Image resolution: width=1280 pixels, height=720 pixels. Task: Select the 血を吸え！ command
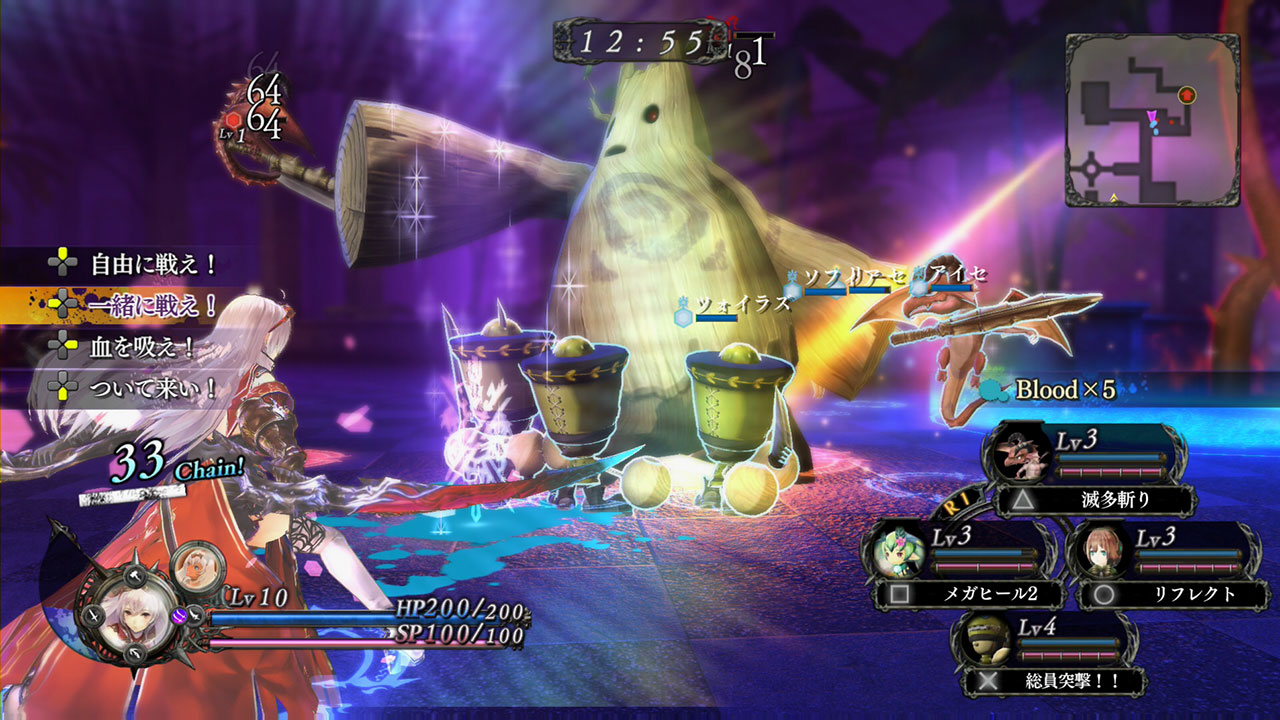tap(142, 346)
